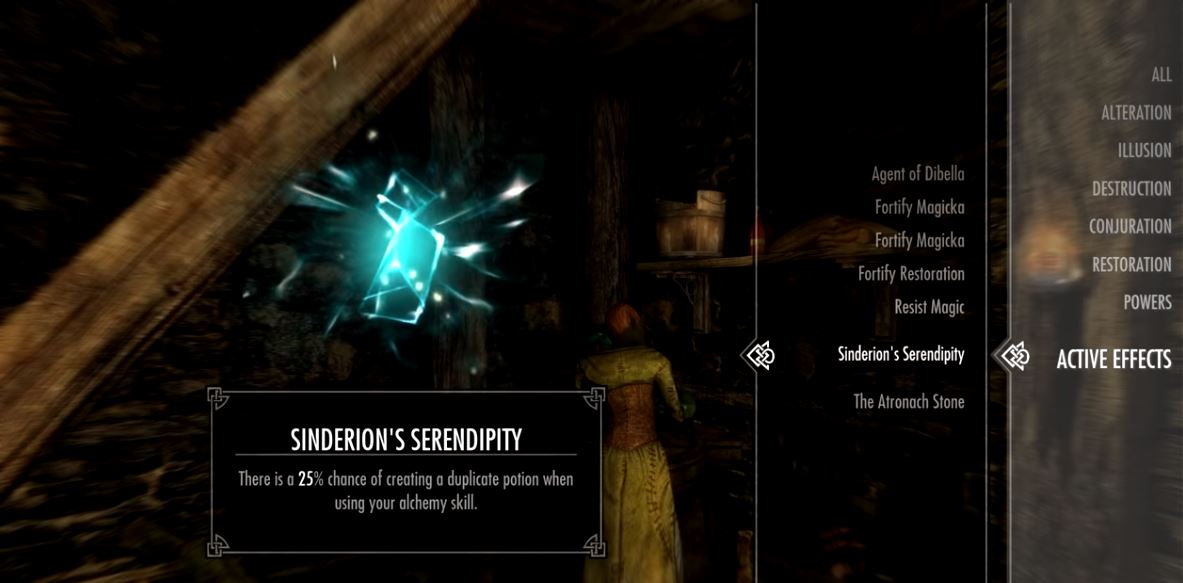1183x583 pixels.
Task: Click Sinderion's Serendipity in the effects list
Action: coord(900,354)
